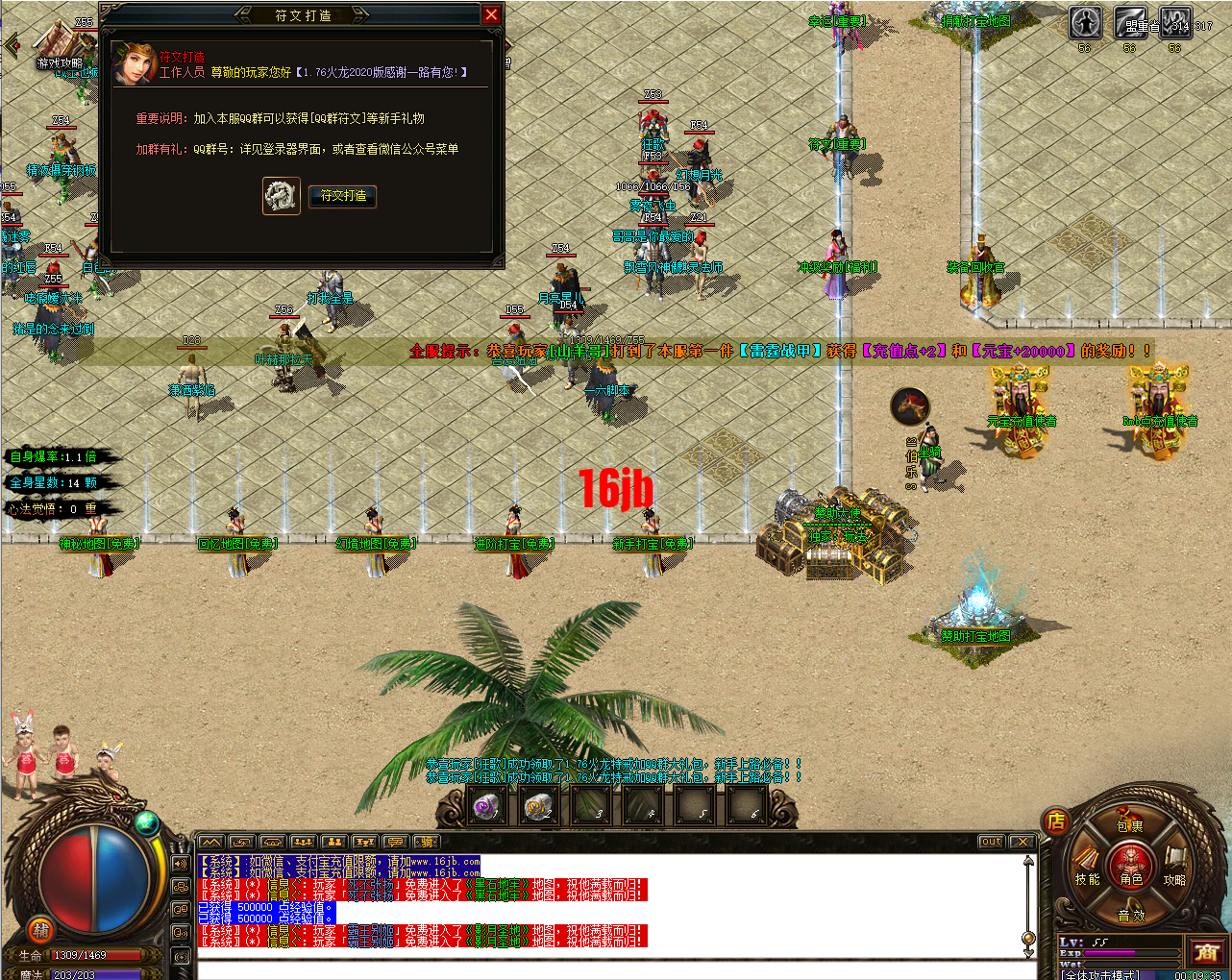The height and width of the screenshot is (980, 1232).
Task: Toggle the 音效 sound effects option
Action: [x=1131, y=916]
